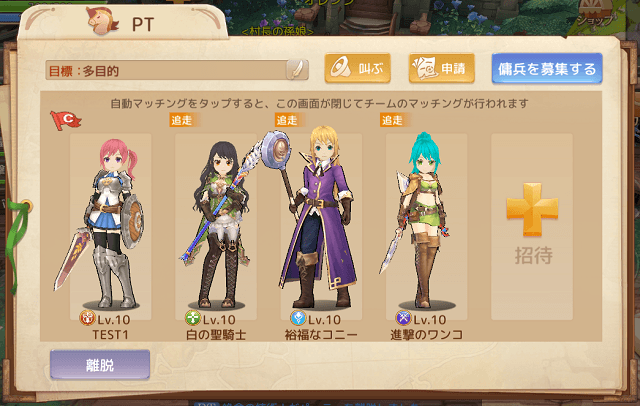Recruit mercenaries with 傭兵を募集する

pos(546,69)
